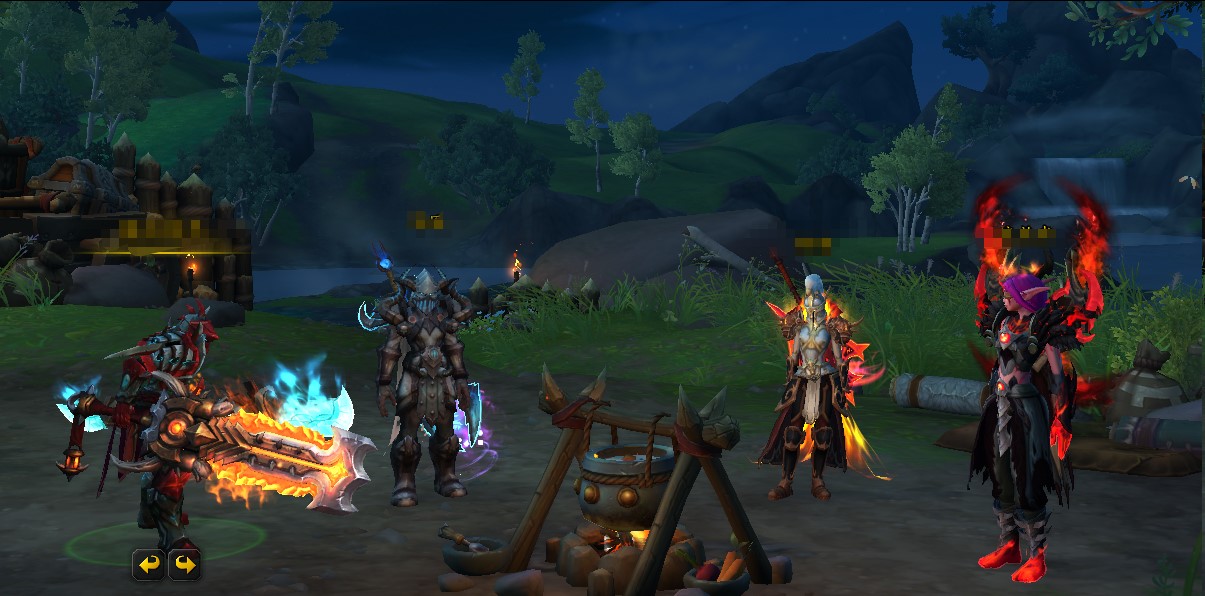Rotate the selected character right
The height and width of the screenshot is (596, 1205).
pos(184,565)
